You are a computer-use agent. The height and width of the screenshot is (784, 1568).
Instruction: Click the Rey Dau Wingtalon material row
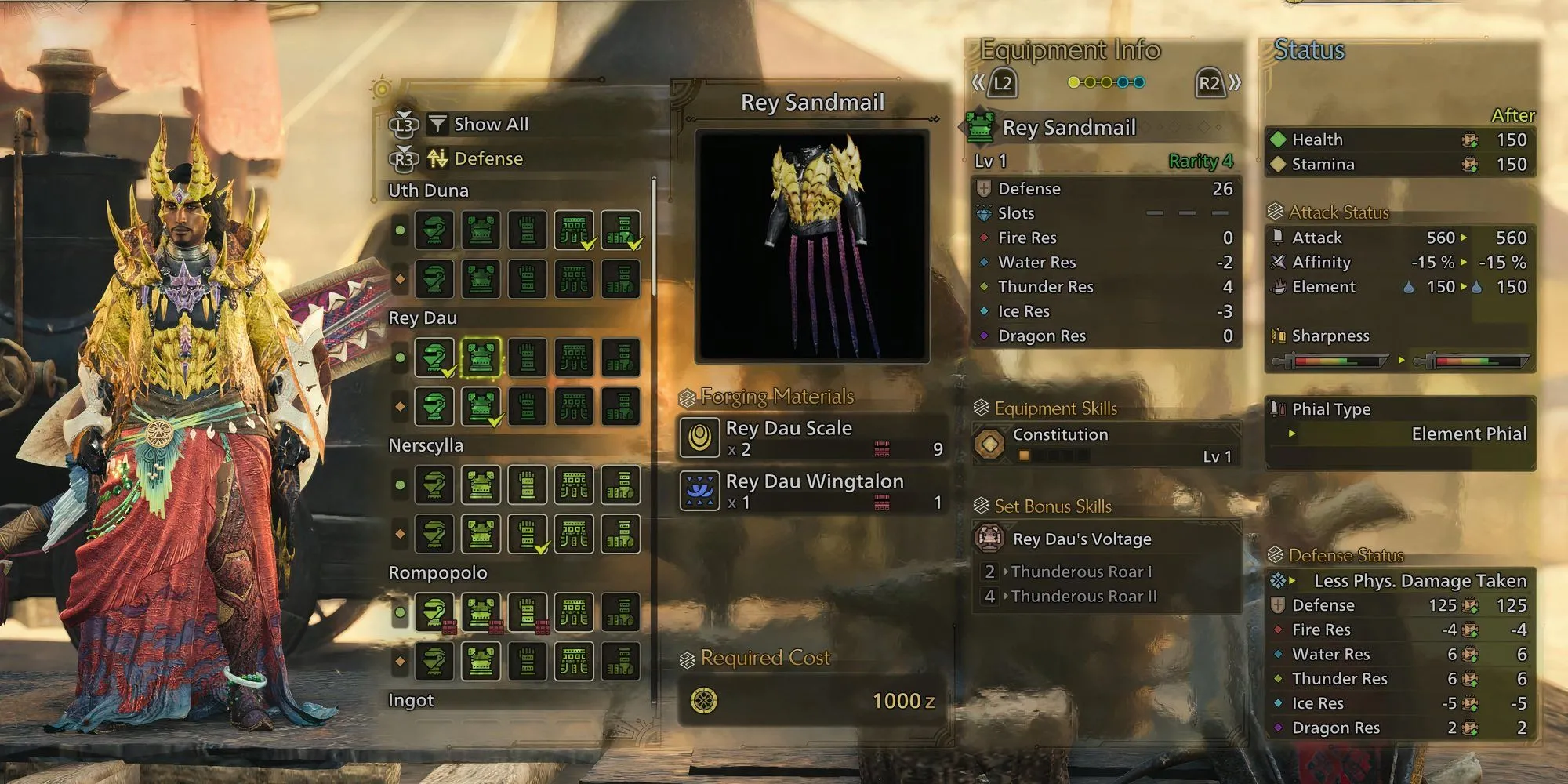(x=812, y=491)
